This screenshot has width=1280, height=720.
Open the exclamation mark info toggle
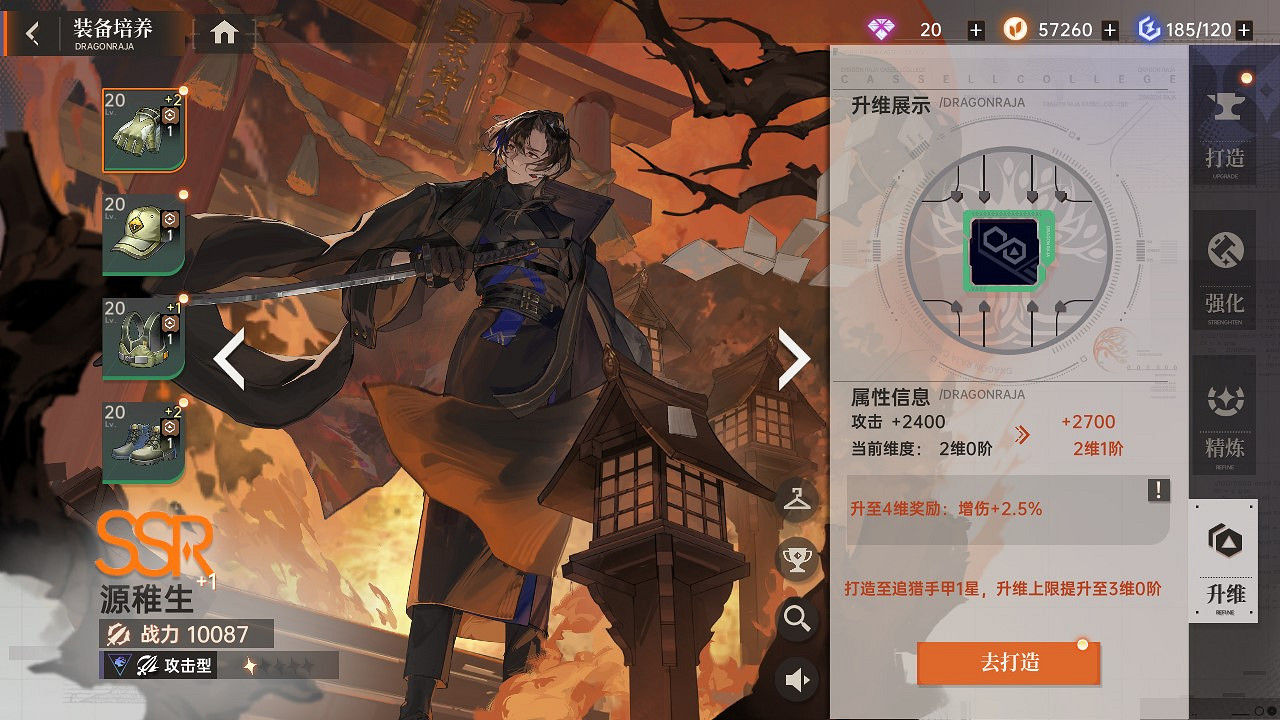point(1158,490)
